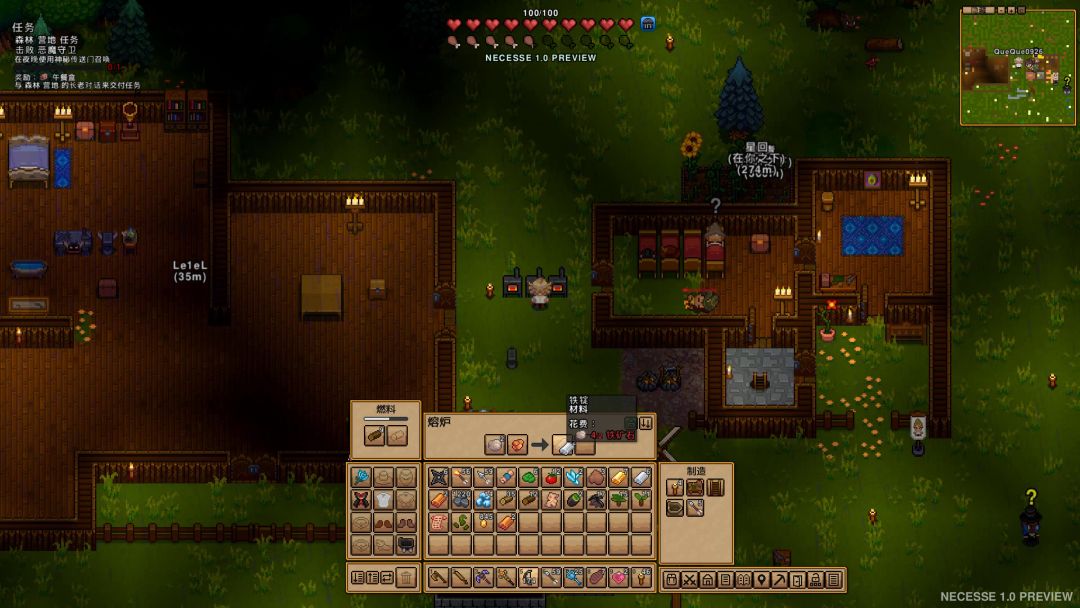Select the red tomato in the inventory
This screenshot has height=608, width=1080.
click(x=550, y=477)
